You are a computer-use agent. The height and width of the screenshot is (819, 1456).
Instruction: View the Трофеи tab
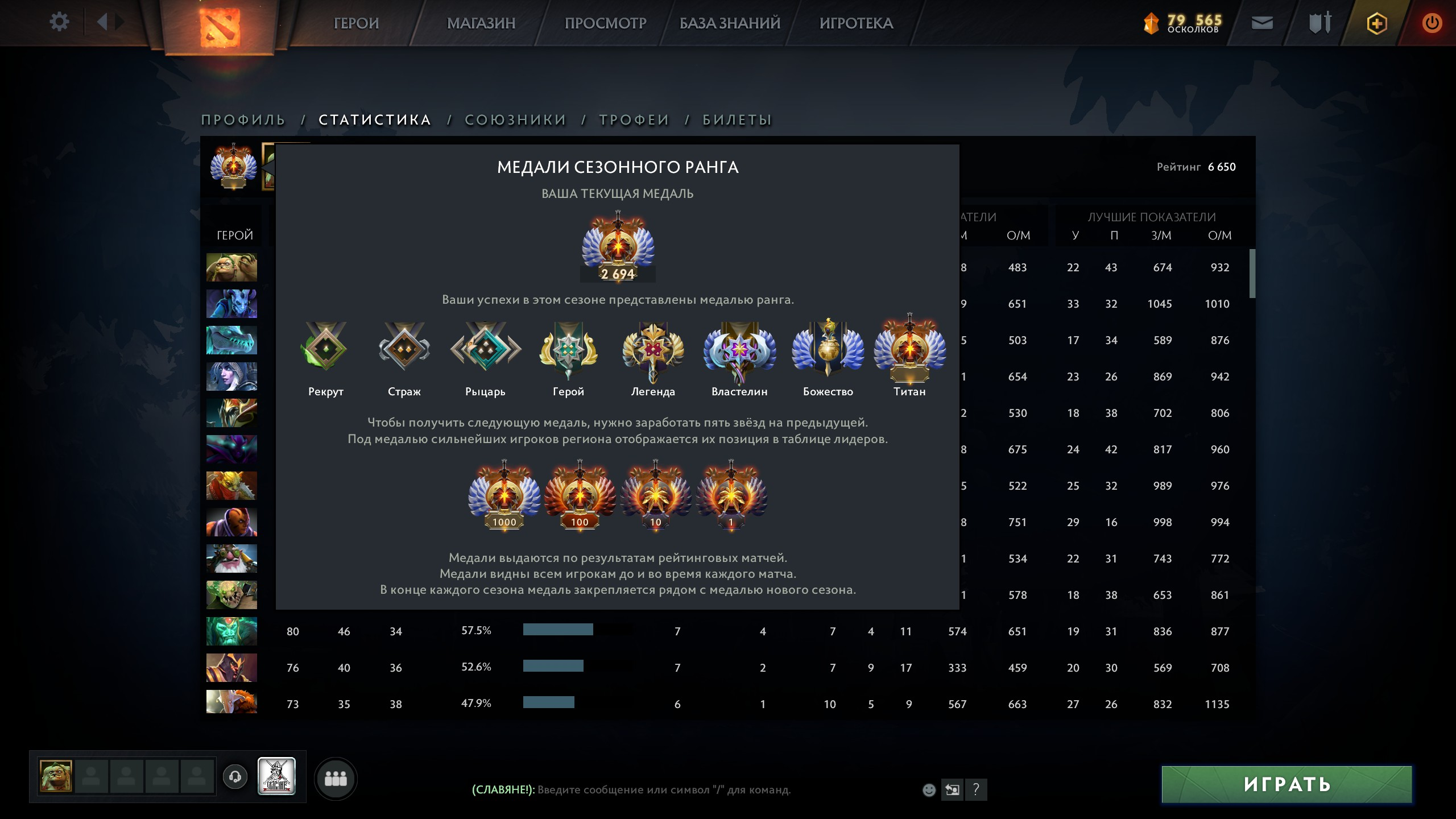point(634,120)
